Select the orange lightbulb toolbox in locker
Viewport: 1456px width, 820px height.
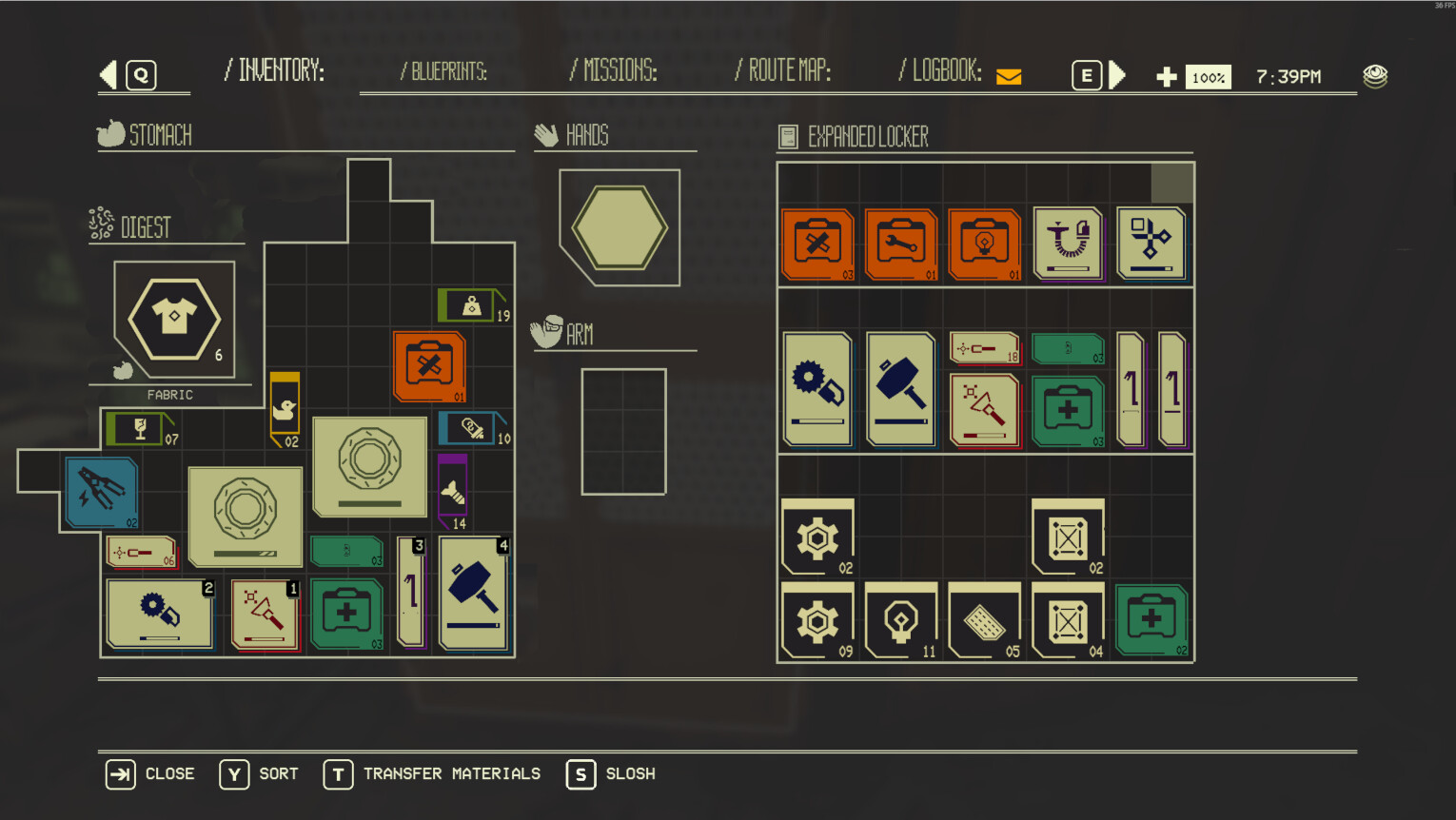(x=985, y=243)
